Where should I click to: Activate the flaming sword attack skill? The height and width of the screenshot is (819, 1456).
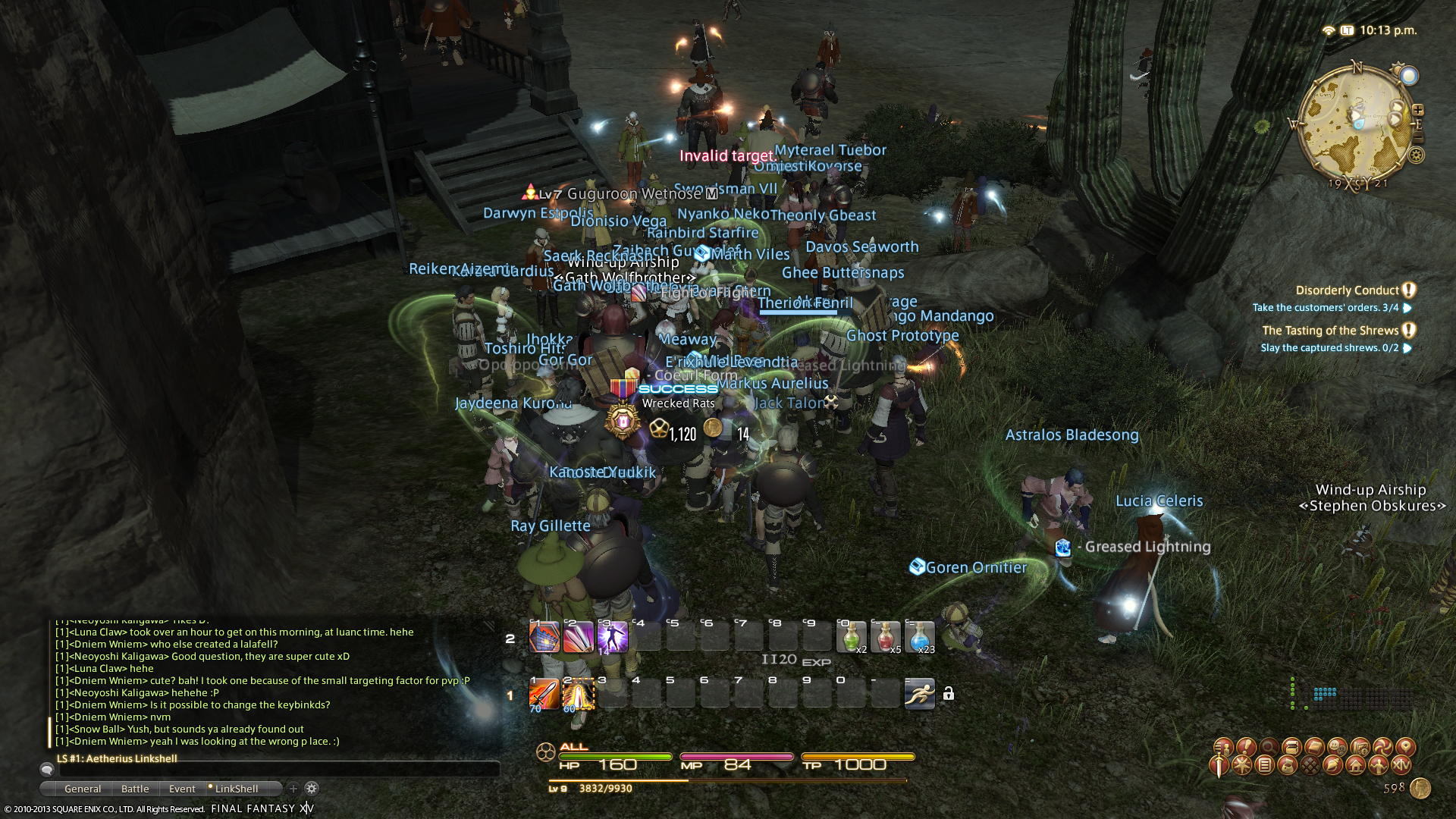pos(544,694)
